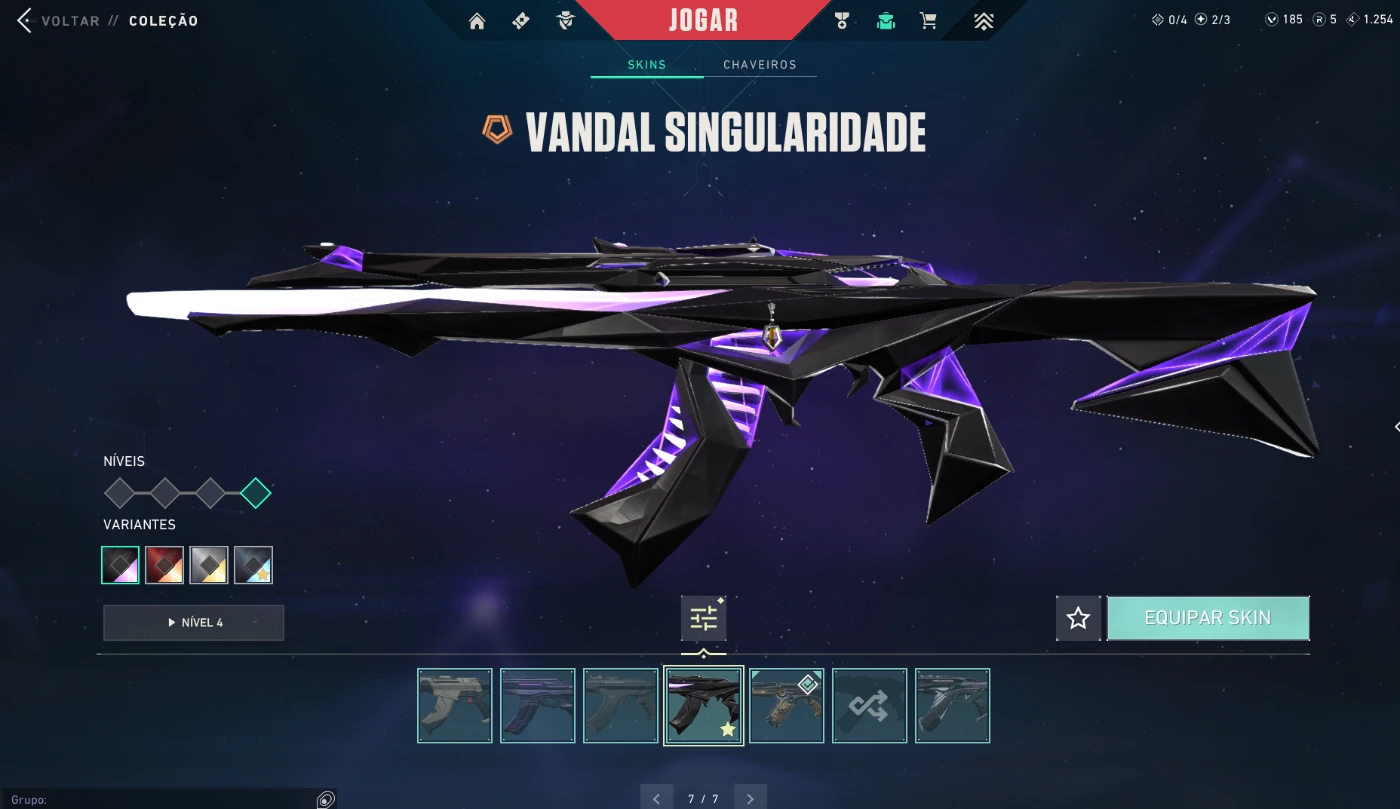
Task: Pick the blue-gold variant swatch
Action: [x=253, y=565]
